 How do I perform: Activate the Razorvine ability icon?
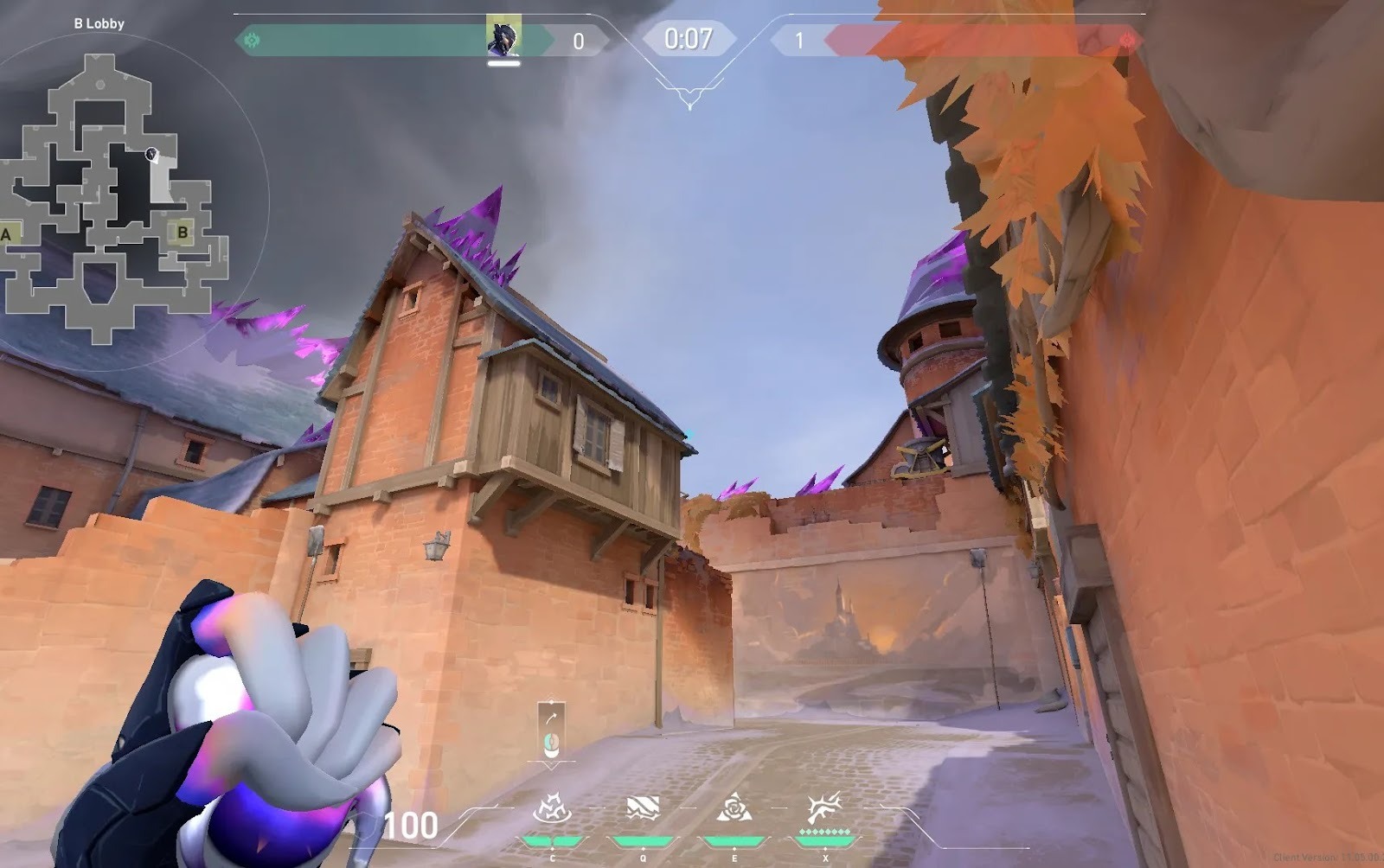(x=552, y=809)
